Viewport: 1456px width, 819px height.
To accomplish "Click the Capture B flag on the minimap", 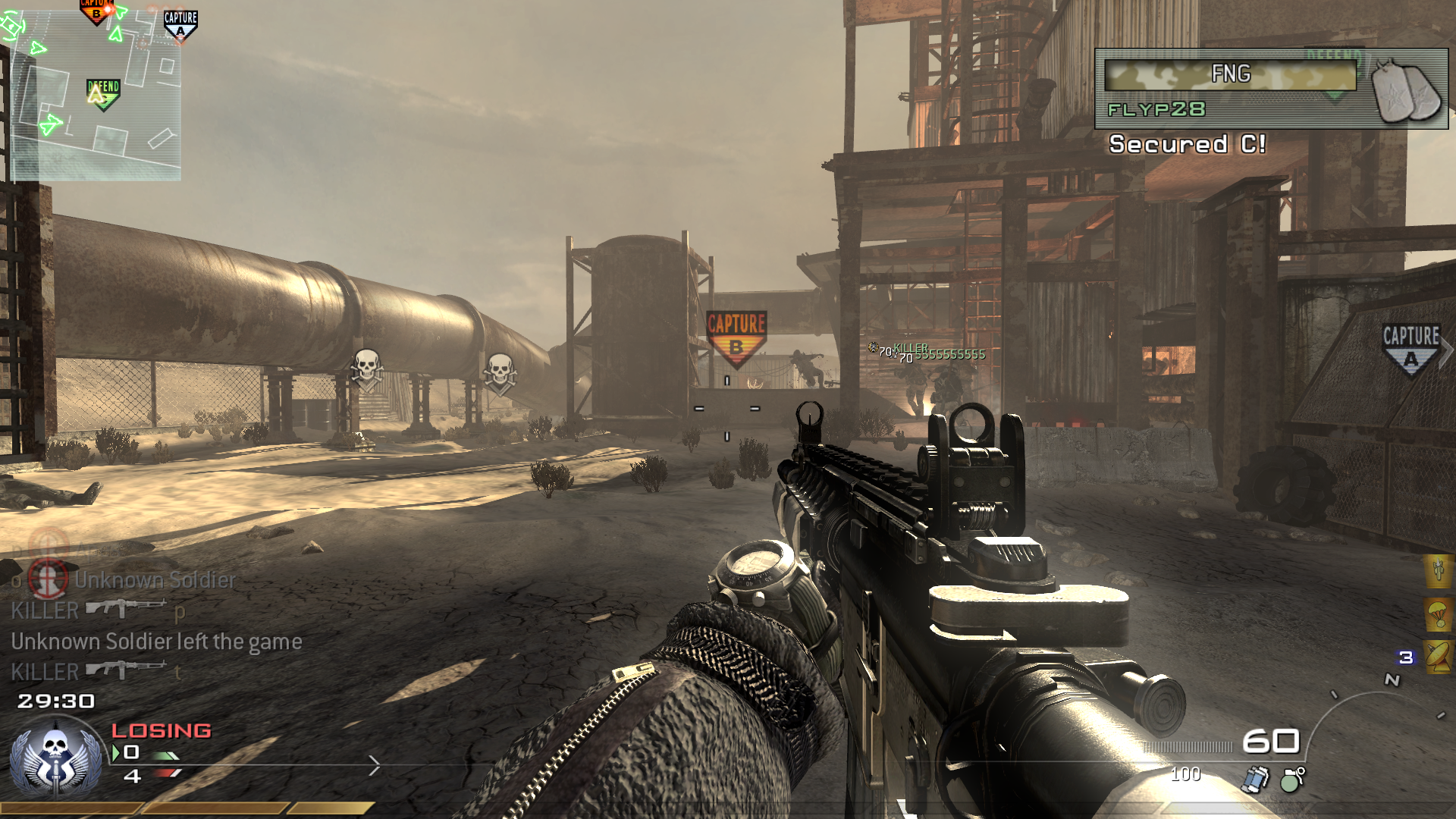I will point(96,11).
